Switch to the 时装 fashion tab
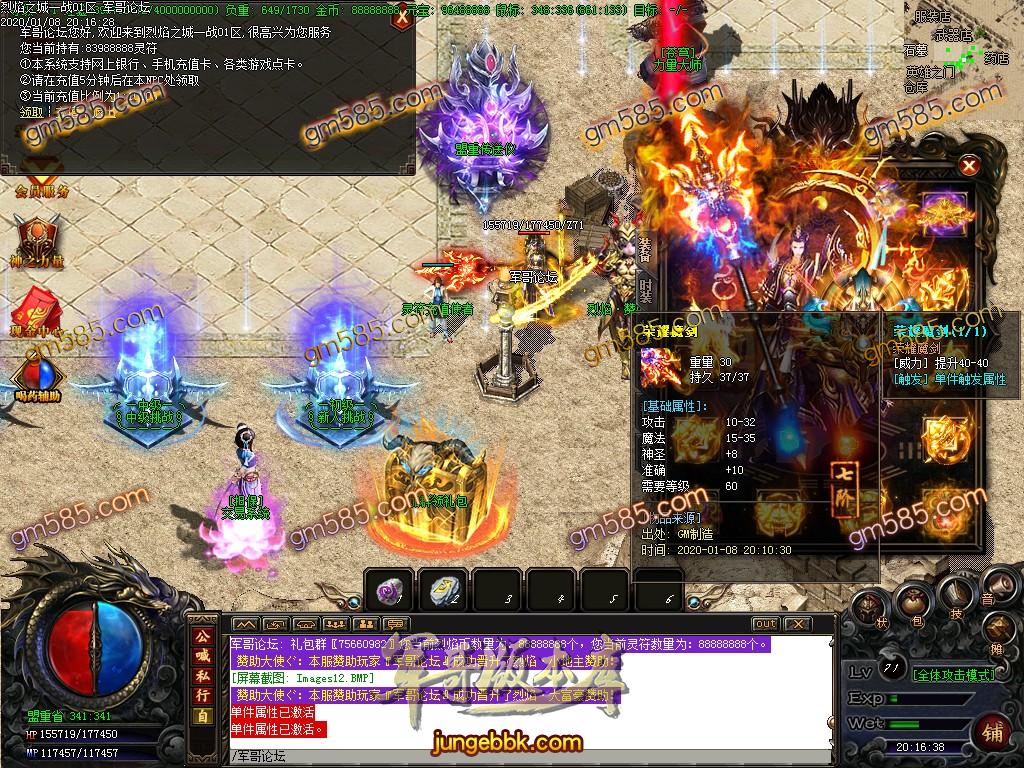This screenshot has height=768, width=1024. coord(646,290)
